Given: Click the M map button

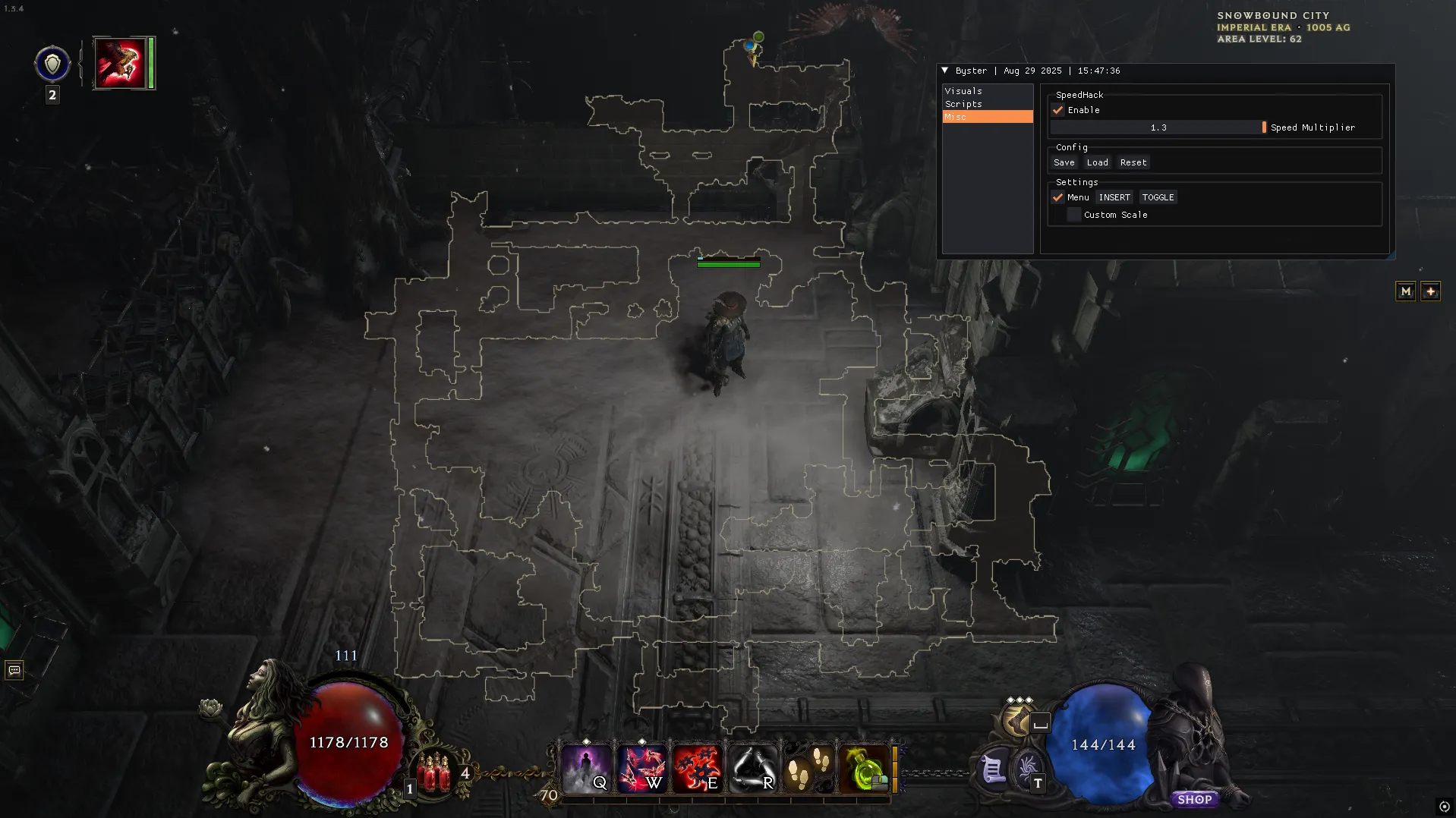Looking at the screenshot, I should tap(1405, 291).
